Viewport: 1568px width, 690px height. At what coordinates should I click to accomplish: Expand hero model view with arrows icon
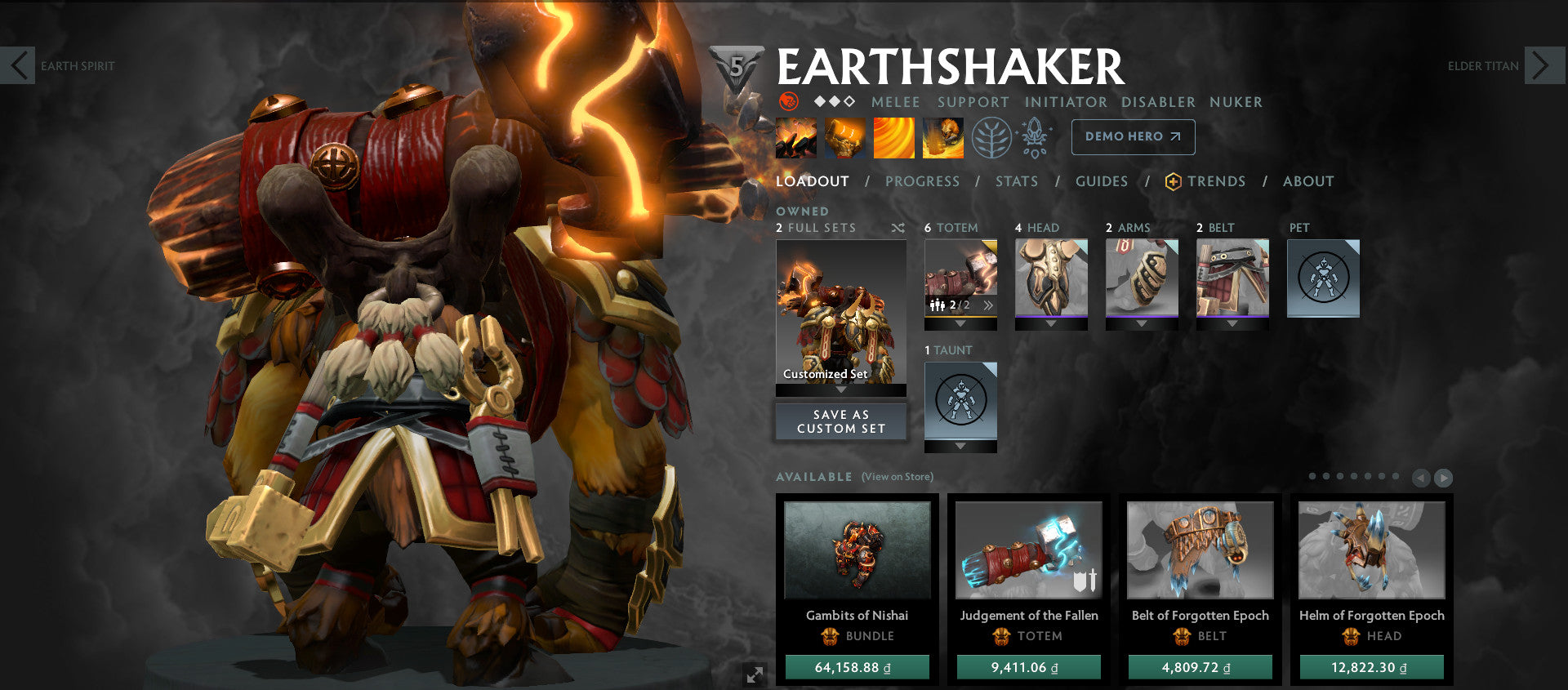click(755, 674)
